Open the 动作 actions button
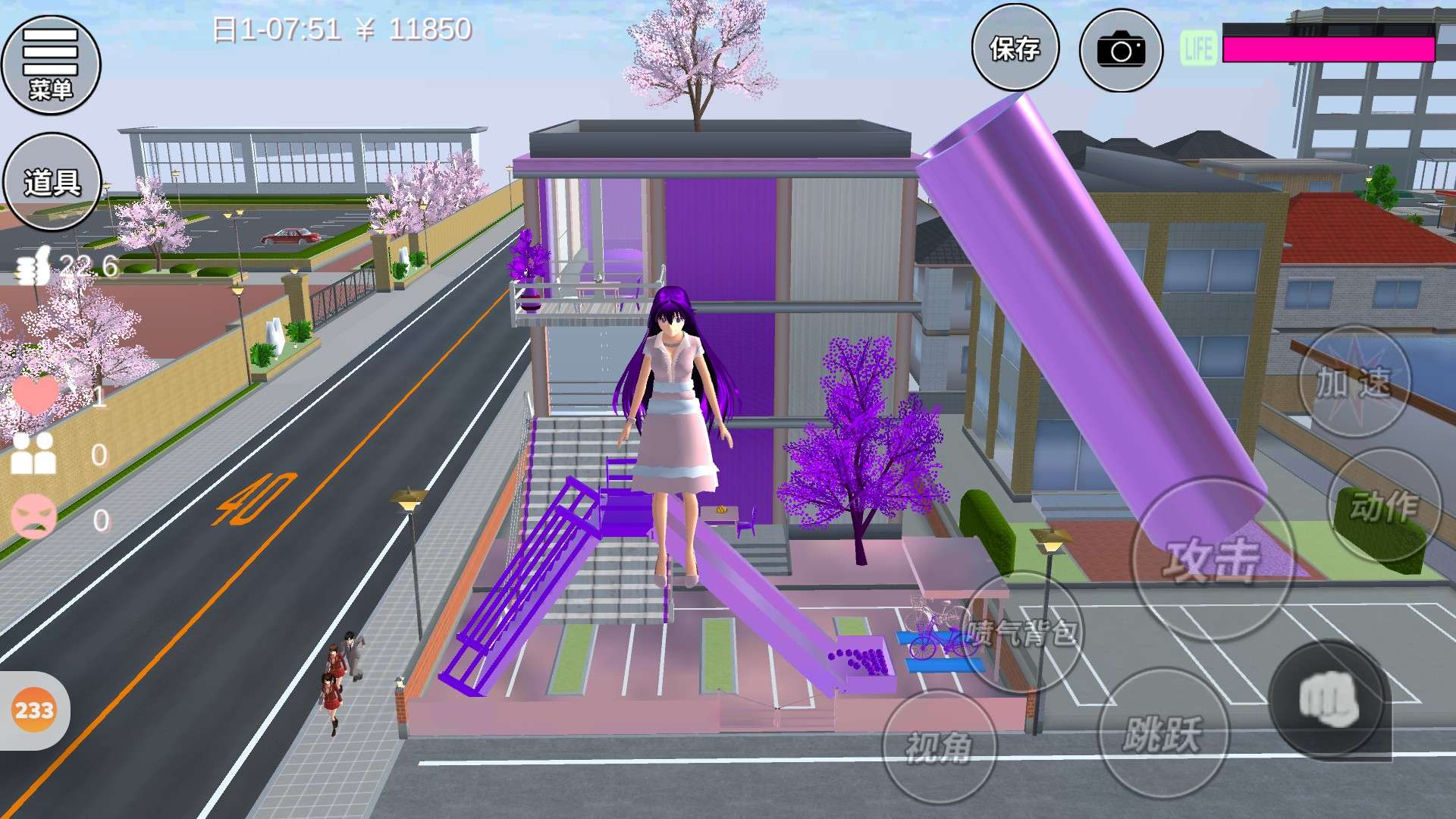Image resolution: width=1456 pixels, height=819 pixels. (1385, 504)
